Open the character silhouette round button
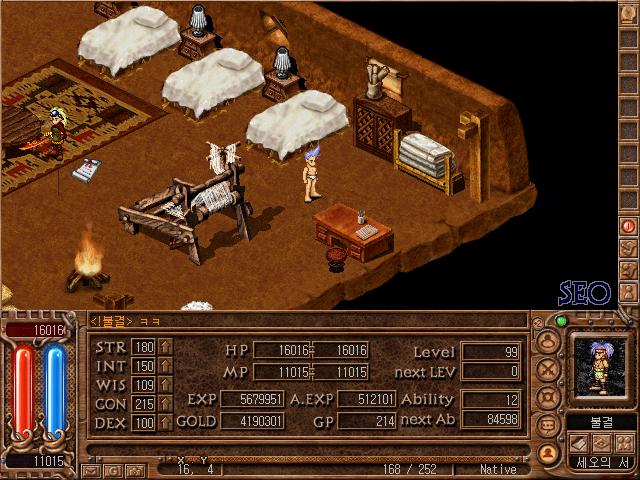Screen dimensions: 640x480 [547, 340]
